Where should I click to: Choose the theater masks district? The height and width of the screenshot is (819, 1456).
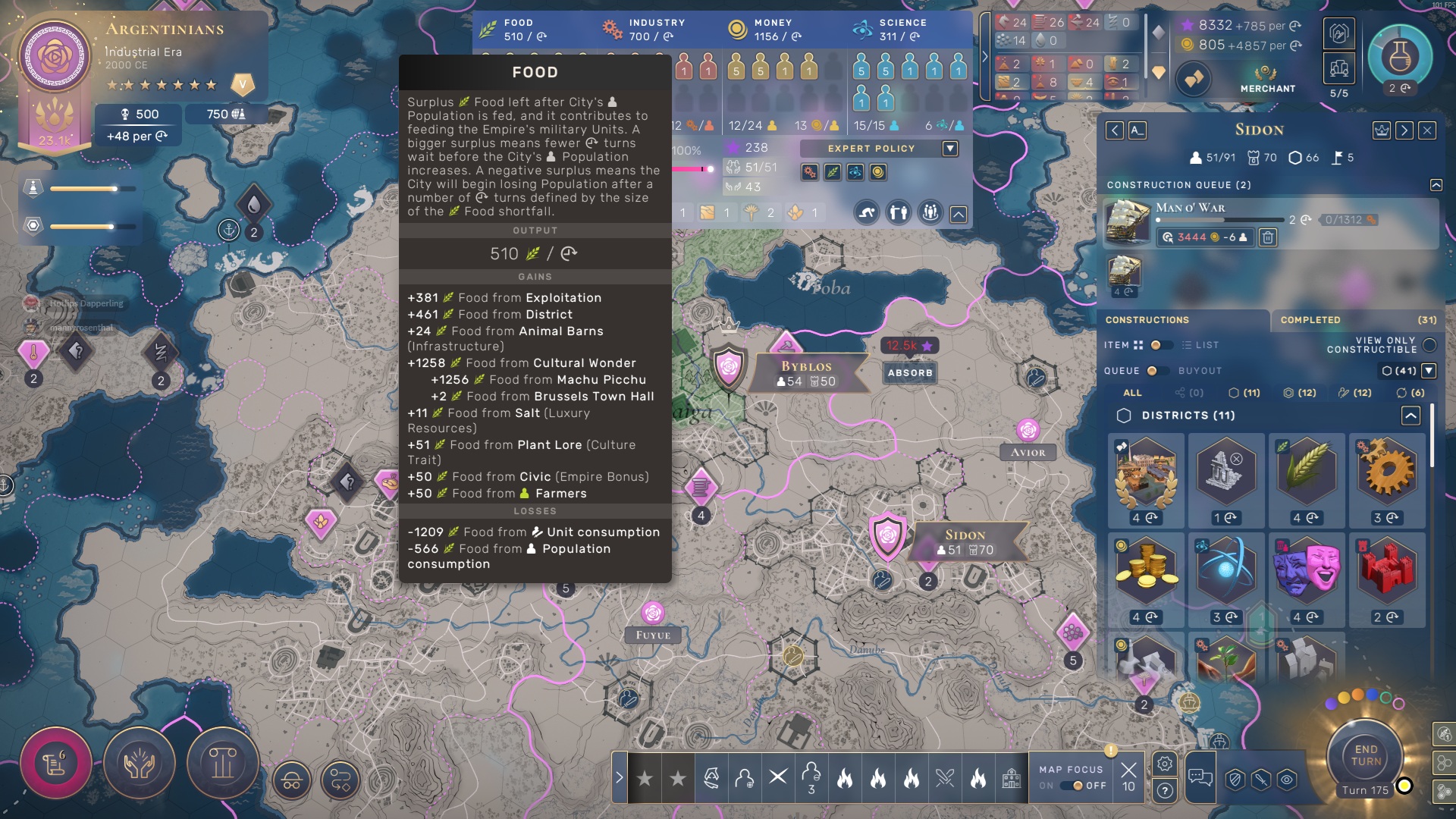pos(1306,567)
